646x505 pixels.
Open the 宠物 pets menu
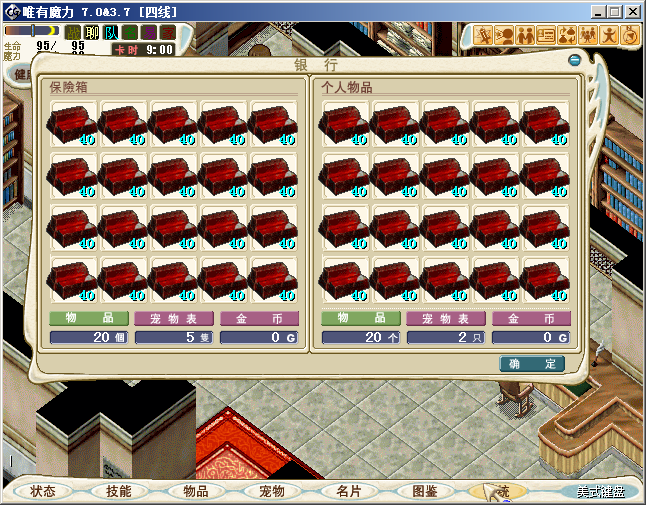pyautogui.click(x=272, y=491)
